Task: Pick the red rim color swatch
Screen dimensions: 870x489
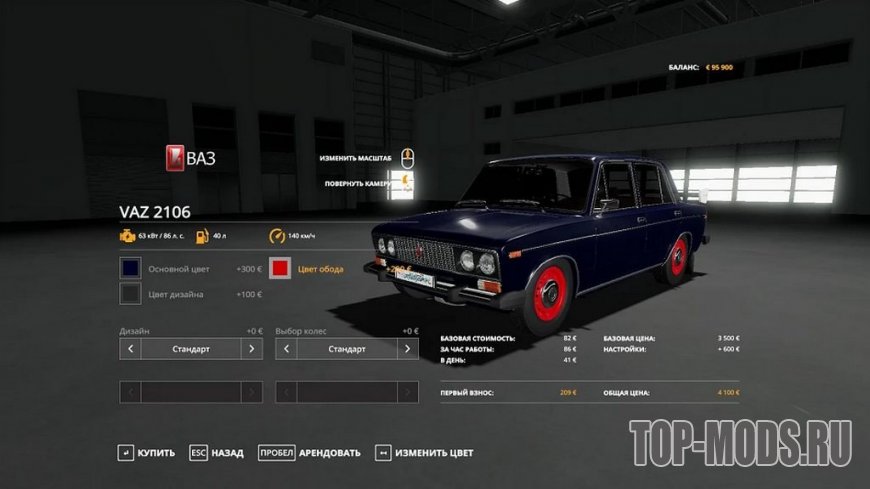Action: coord(281,269)
